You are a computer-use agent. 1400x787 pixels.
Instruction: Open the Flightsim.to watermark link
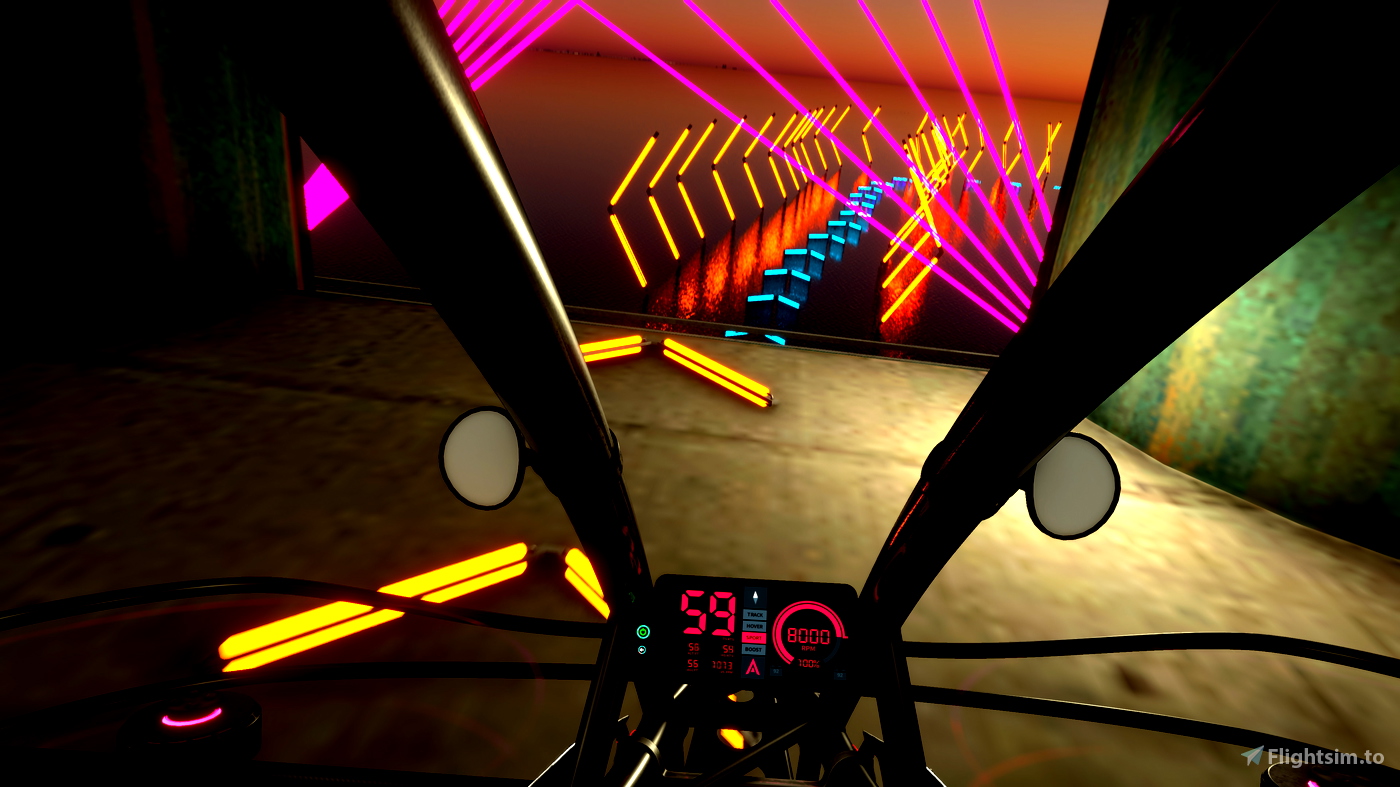pyautogui.click(x=1313, y=757)
